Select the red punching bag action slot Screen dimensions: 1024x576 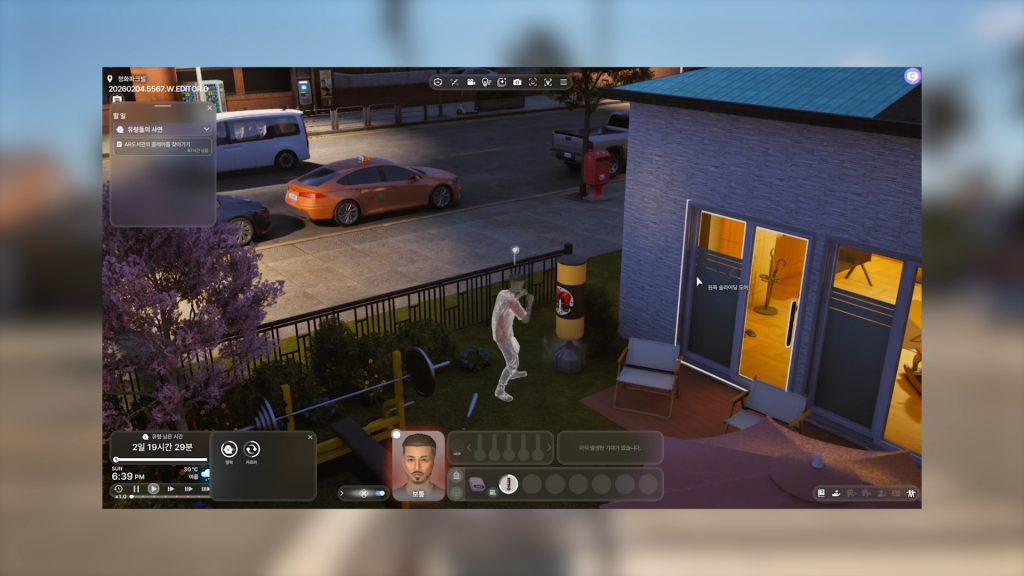click(x=508, y=484)
